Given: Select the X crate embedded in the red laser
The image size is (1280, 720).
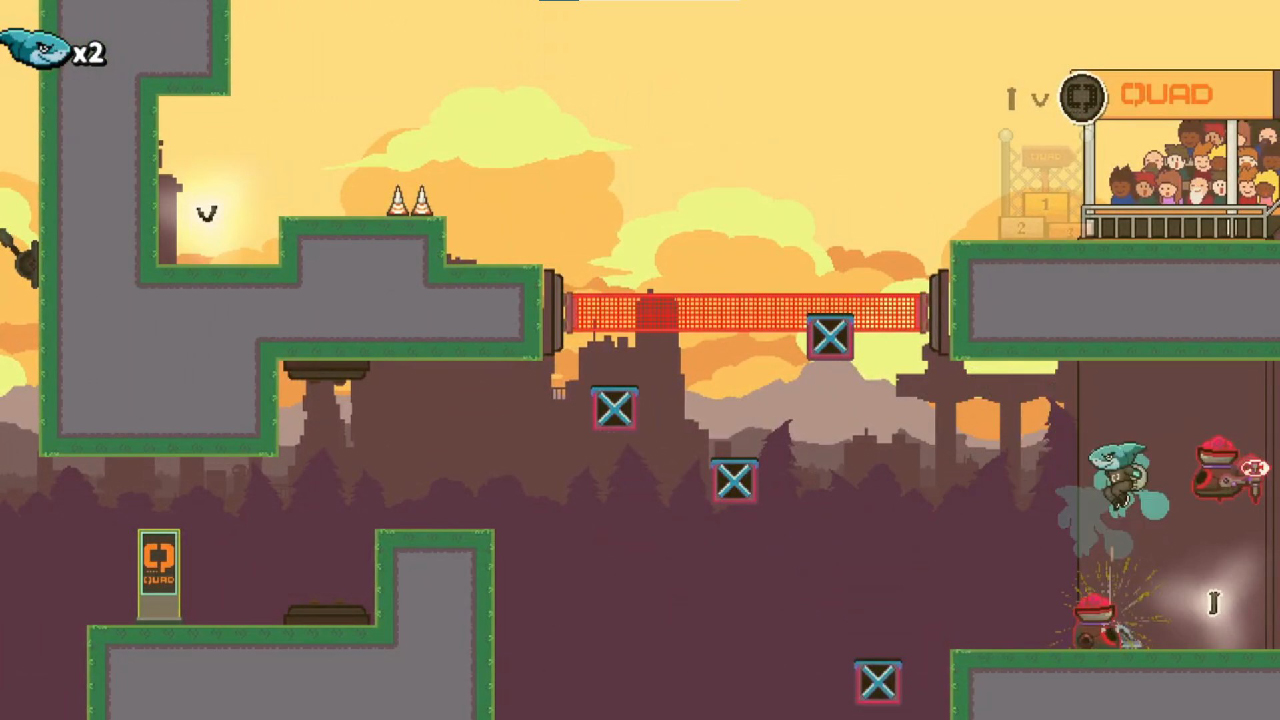Looking at the screenshot, I should pyautogui.click(x=830, y=337).
